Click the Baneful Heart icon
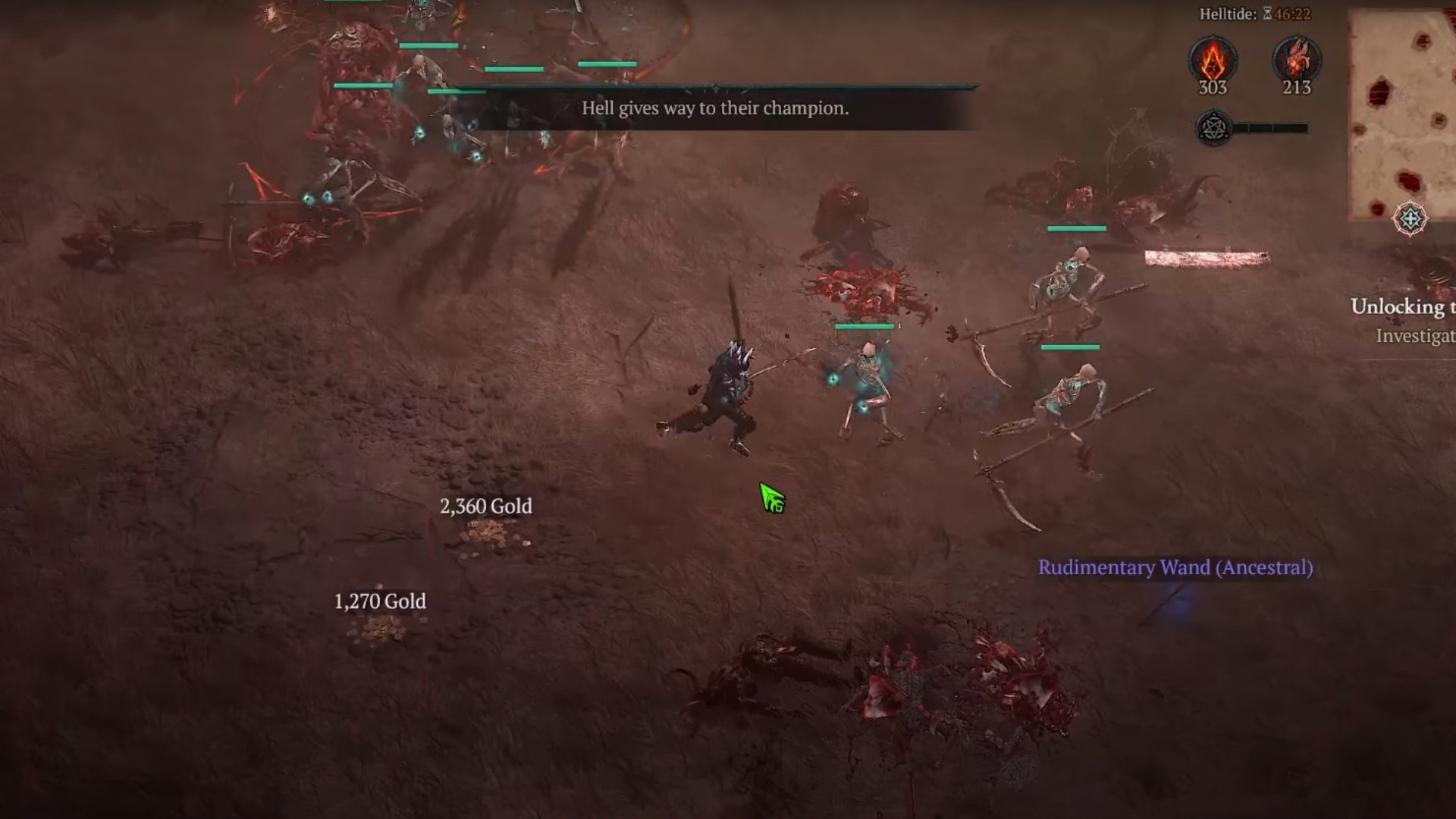 pyautogui.click(x=1297, y=60)
